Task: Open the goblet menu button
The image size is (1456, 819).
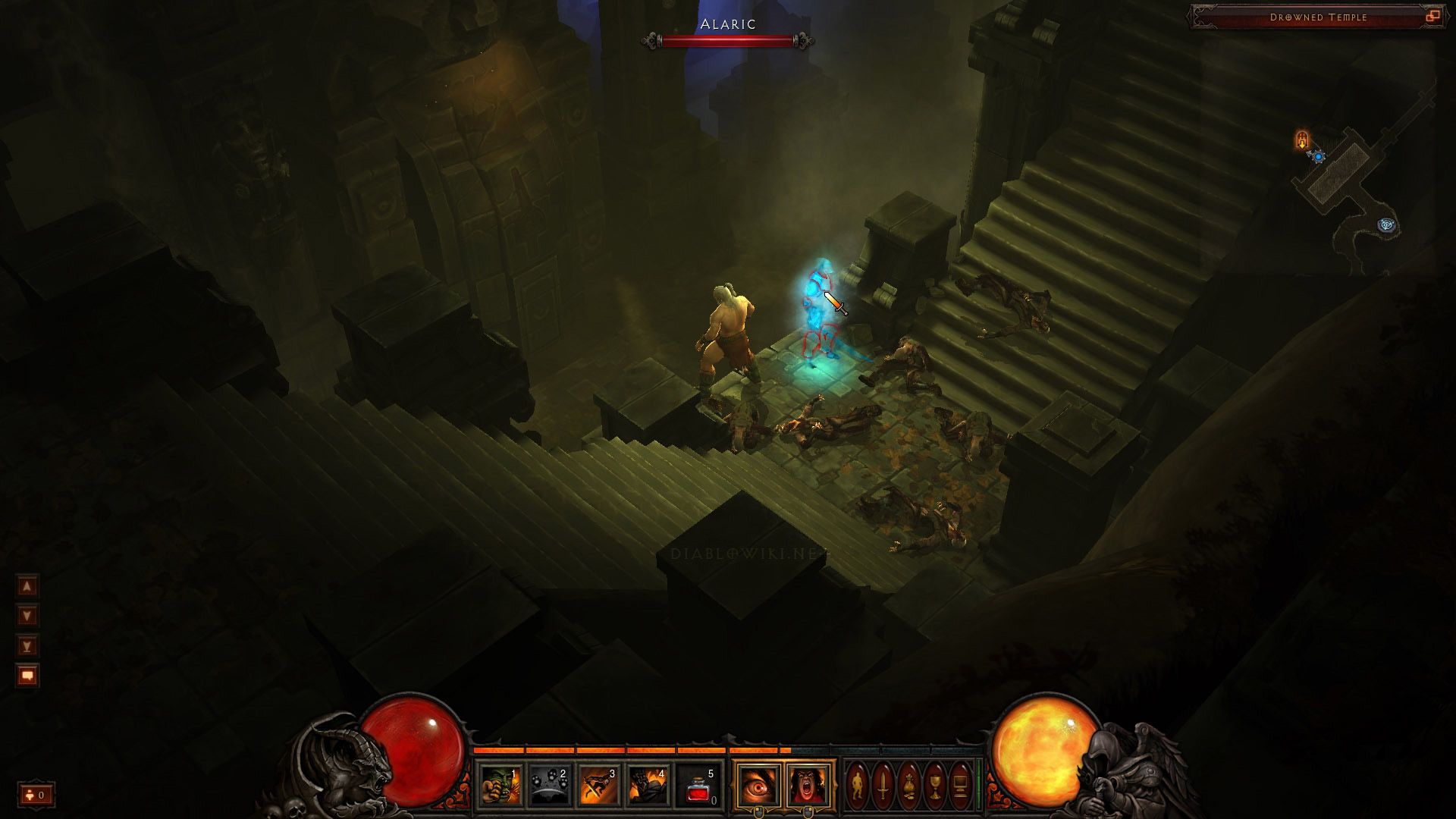Action: pos(935,785)
